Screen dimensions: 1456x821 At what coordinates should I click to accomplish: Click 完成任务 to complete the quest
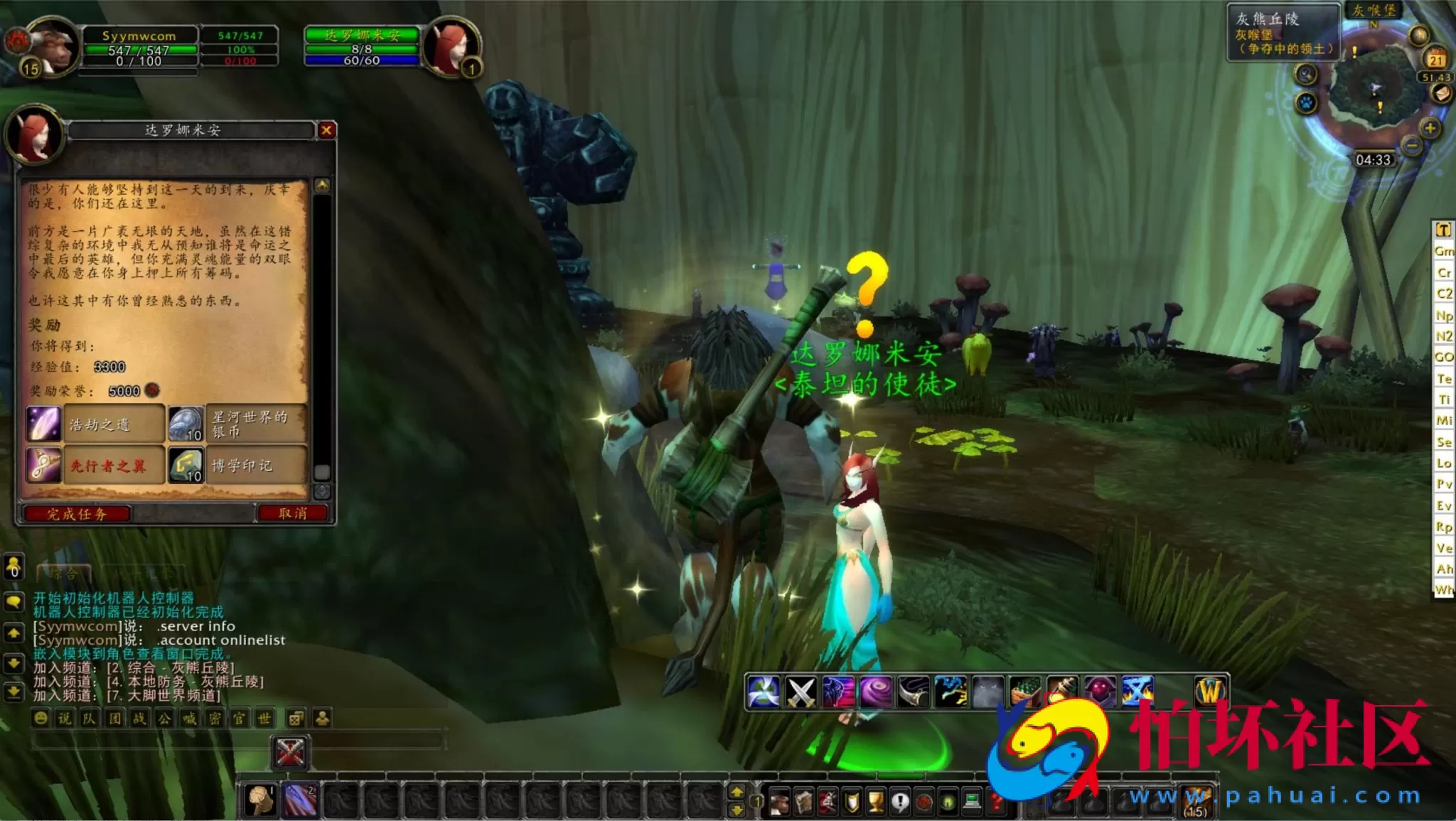(x=78, y=515)
